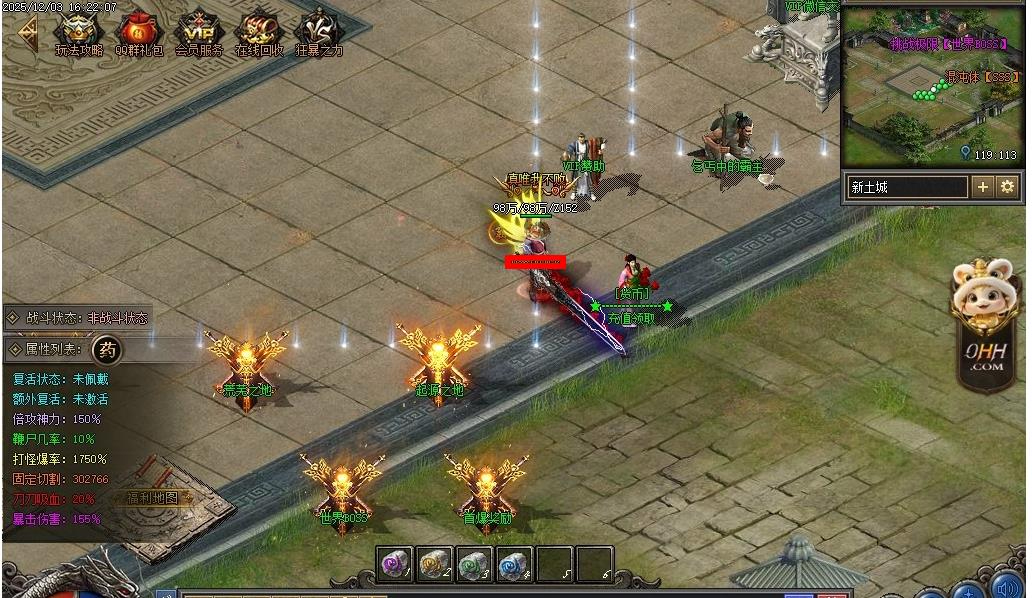Toggle the sound speaker button
Viewport: 1032px width, 598px height.
(x=1006, y=586)
